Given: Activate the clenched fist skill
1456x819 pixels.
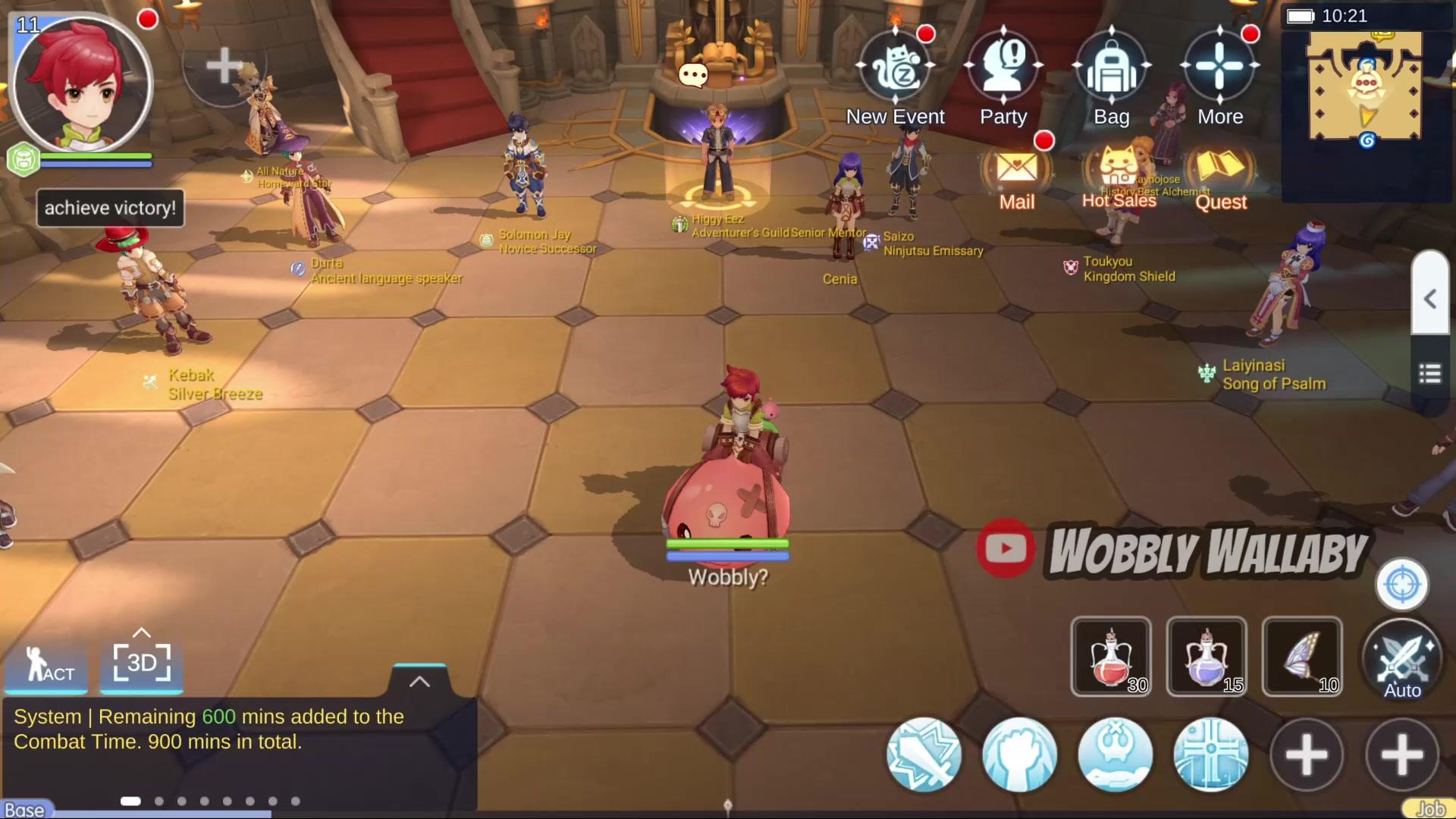Looking at the screenshot, I should pos(1019,755).
